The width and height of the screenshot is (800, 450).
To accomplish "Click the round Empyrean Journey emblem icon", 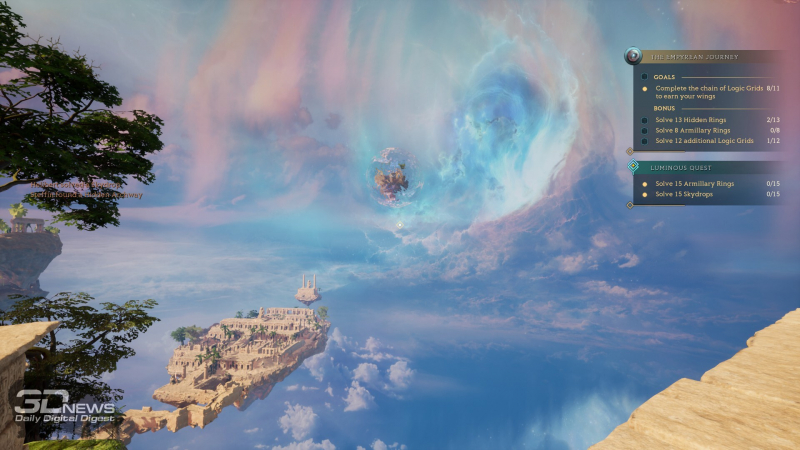I will click(632, 57).
